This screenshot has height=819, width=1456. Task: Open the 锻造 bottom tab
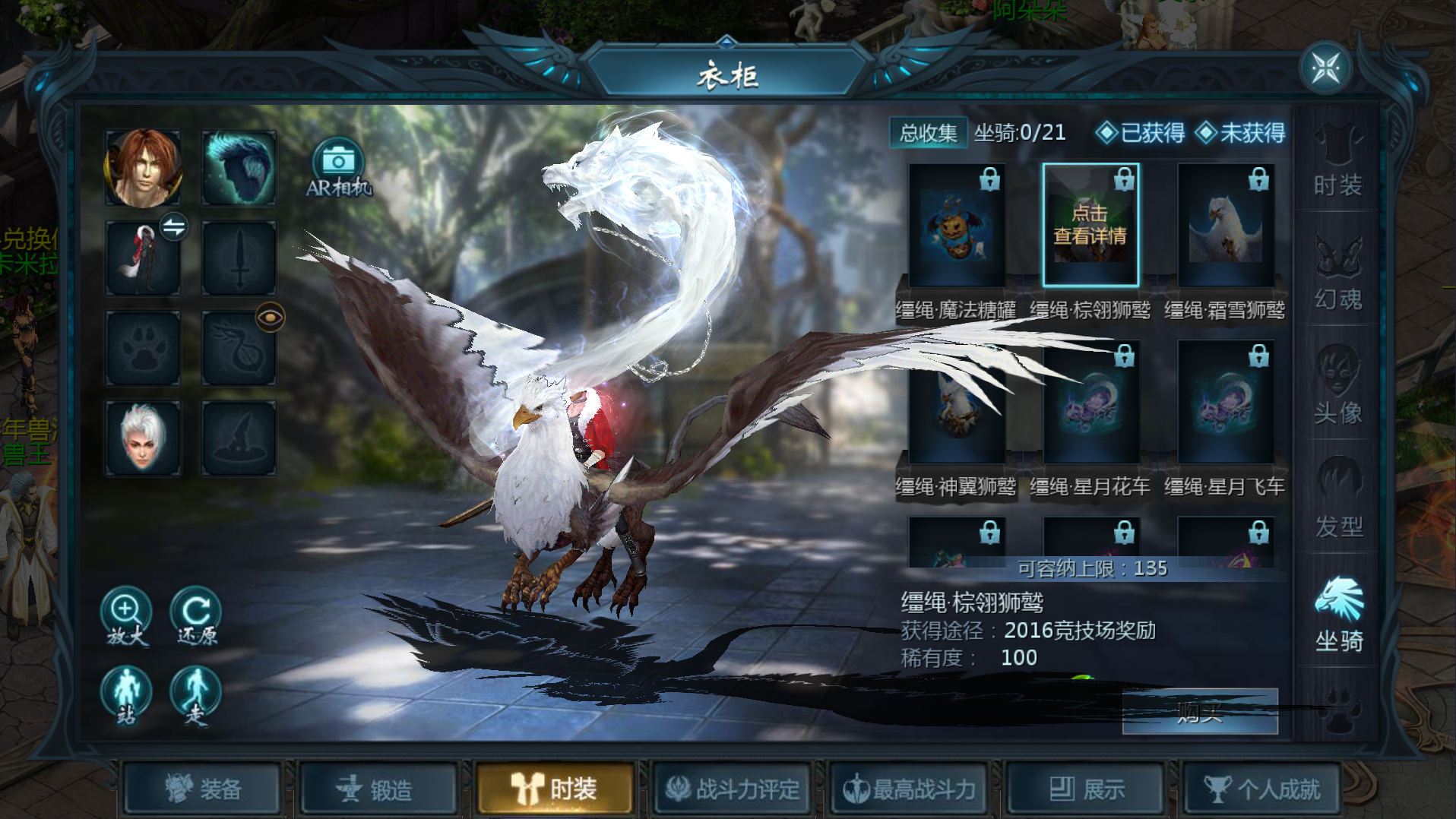378,789
